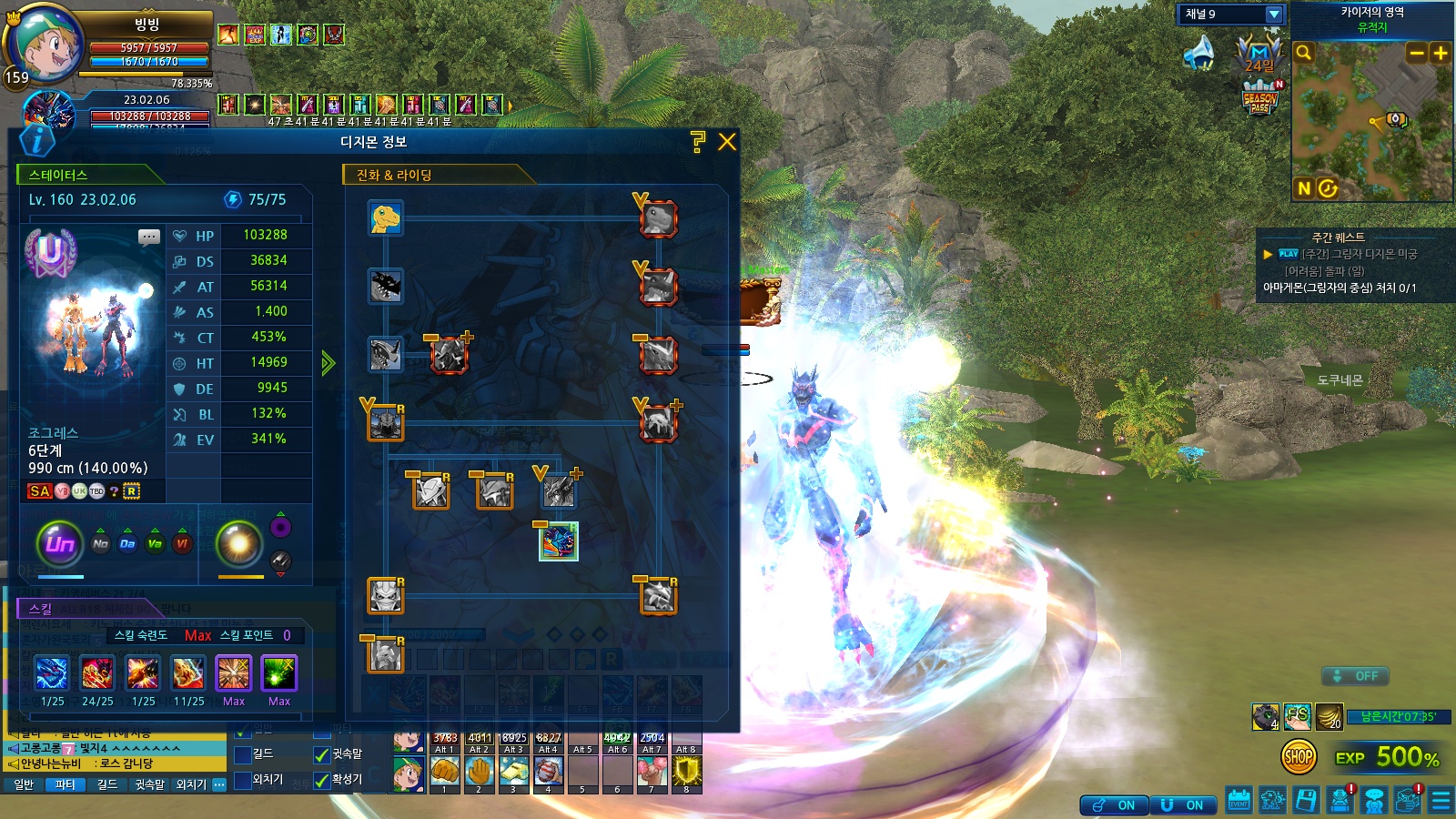Click the speech bubble icon above portrait
This screenshot has width=1456, height=819.
click(x=149, y=238)
